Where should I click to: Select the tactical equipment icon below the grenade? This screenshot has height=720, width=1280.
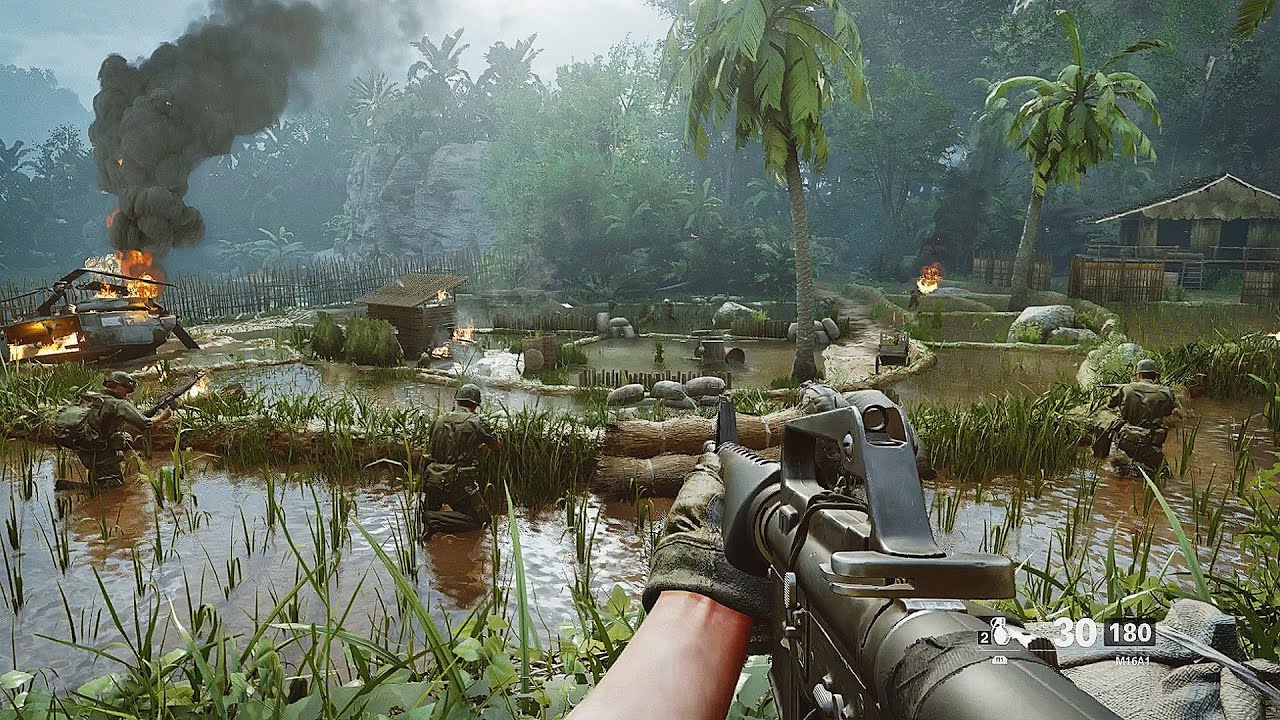(x=999, y=659)
